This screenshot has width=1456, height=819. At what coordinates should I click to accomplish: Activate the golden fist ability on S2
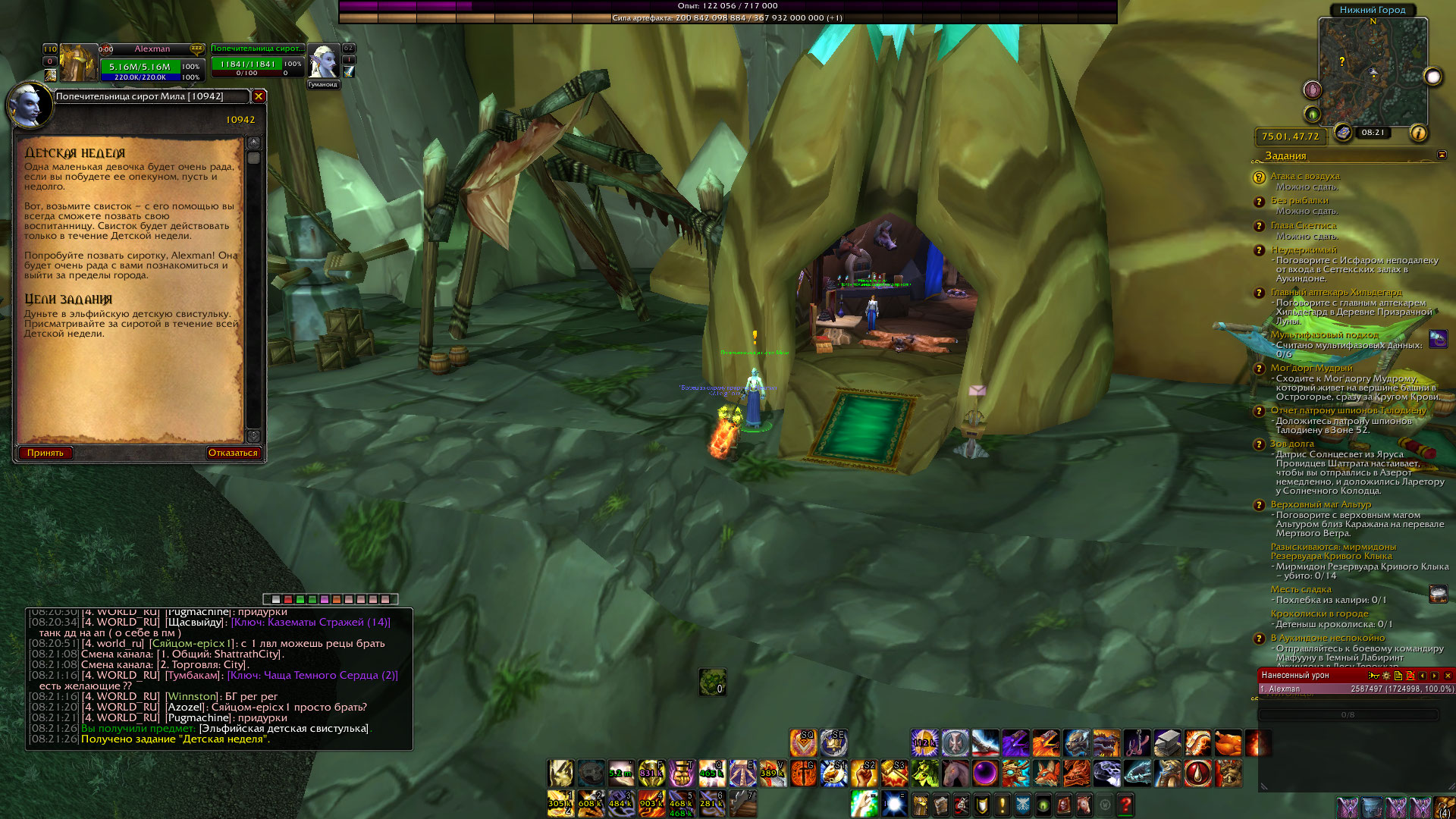[864, 773]
